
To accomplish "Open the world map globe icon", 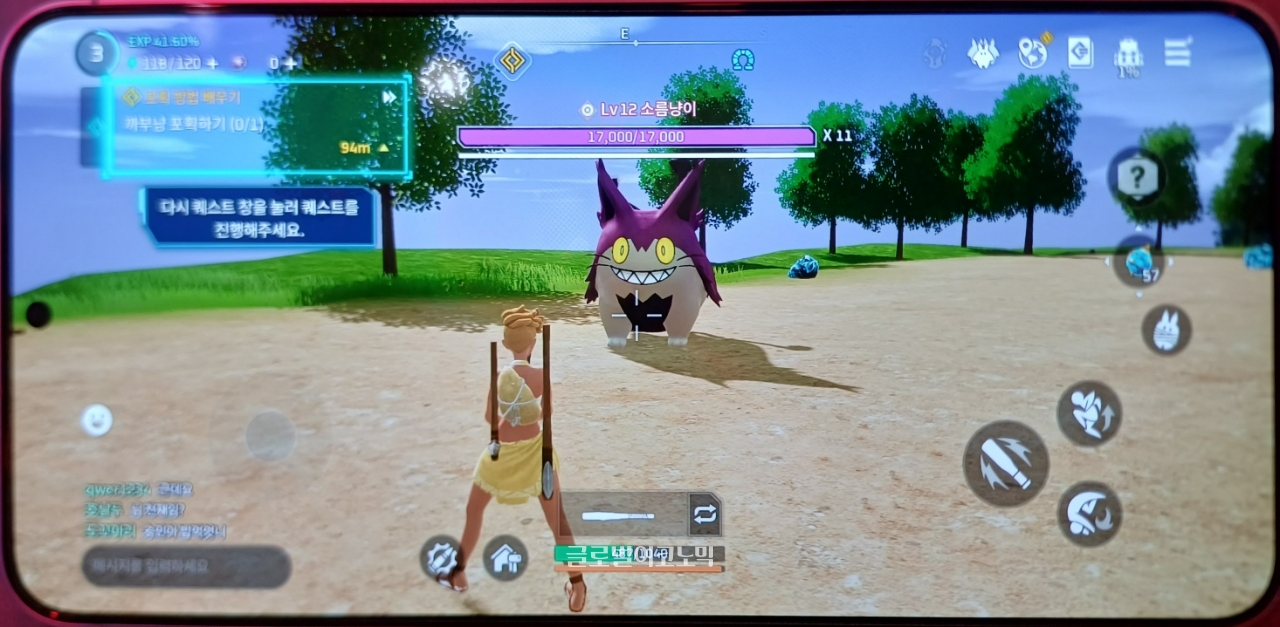I will (x=1032, y=52).
